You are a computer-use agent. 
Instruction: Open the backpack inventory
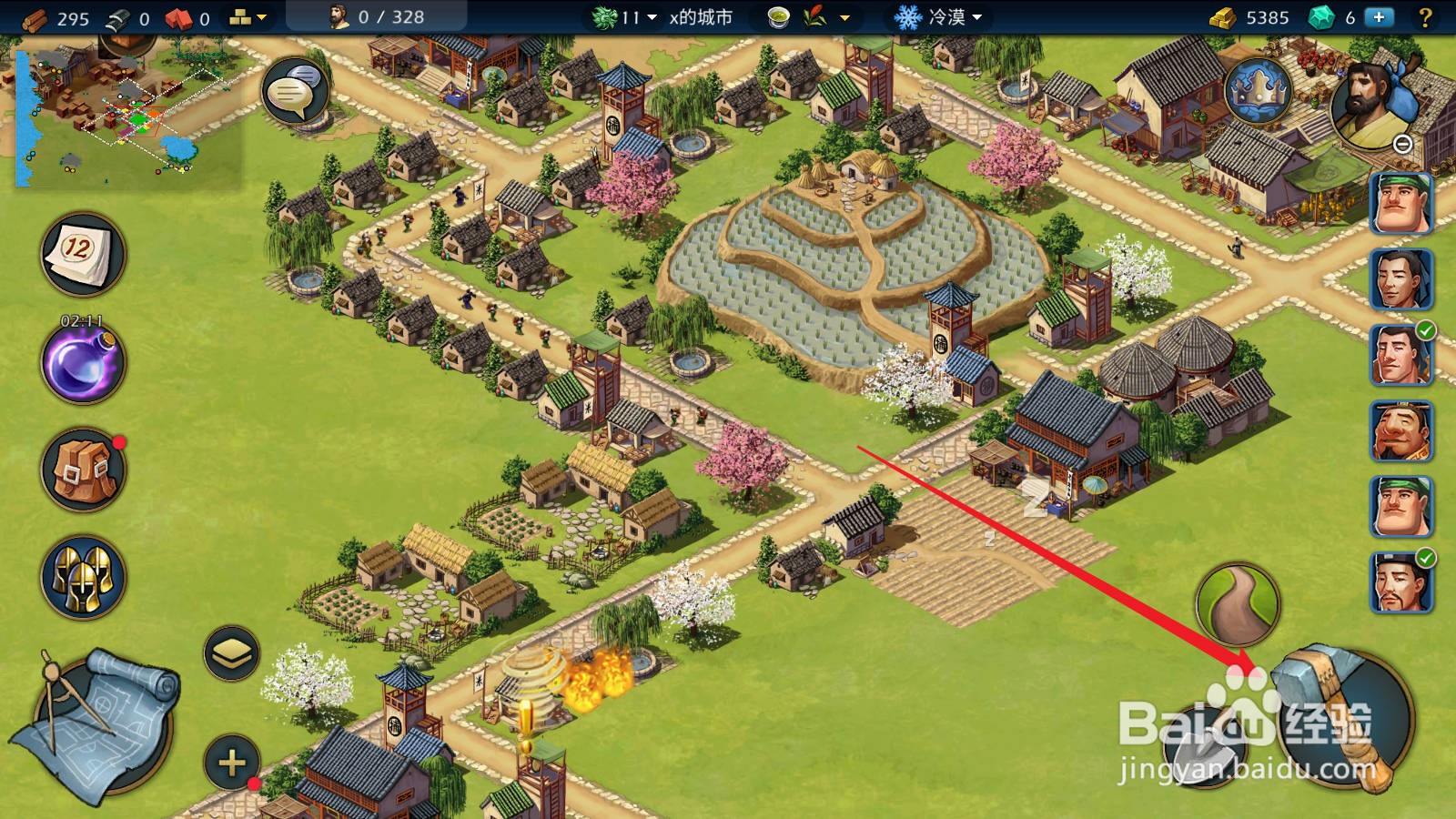pyautogui.click(x=82, y=470)
